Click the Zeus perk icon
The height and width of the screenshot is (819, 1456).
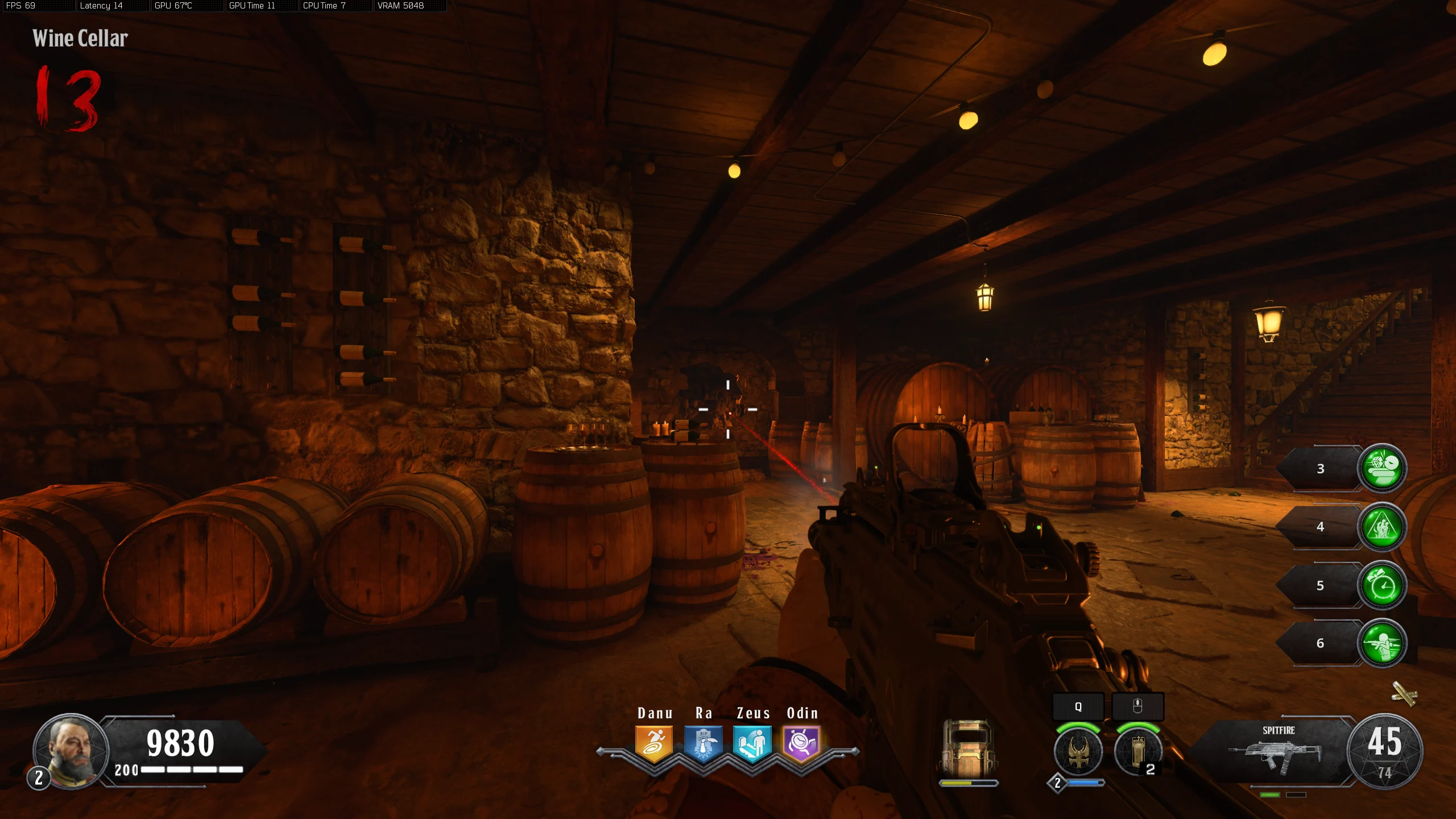tap(752, 742)
